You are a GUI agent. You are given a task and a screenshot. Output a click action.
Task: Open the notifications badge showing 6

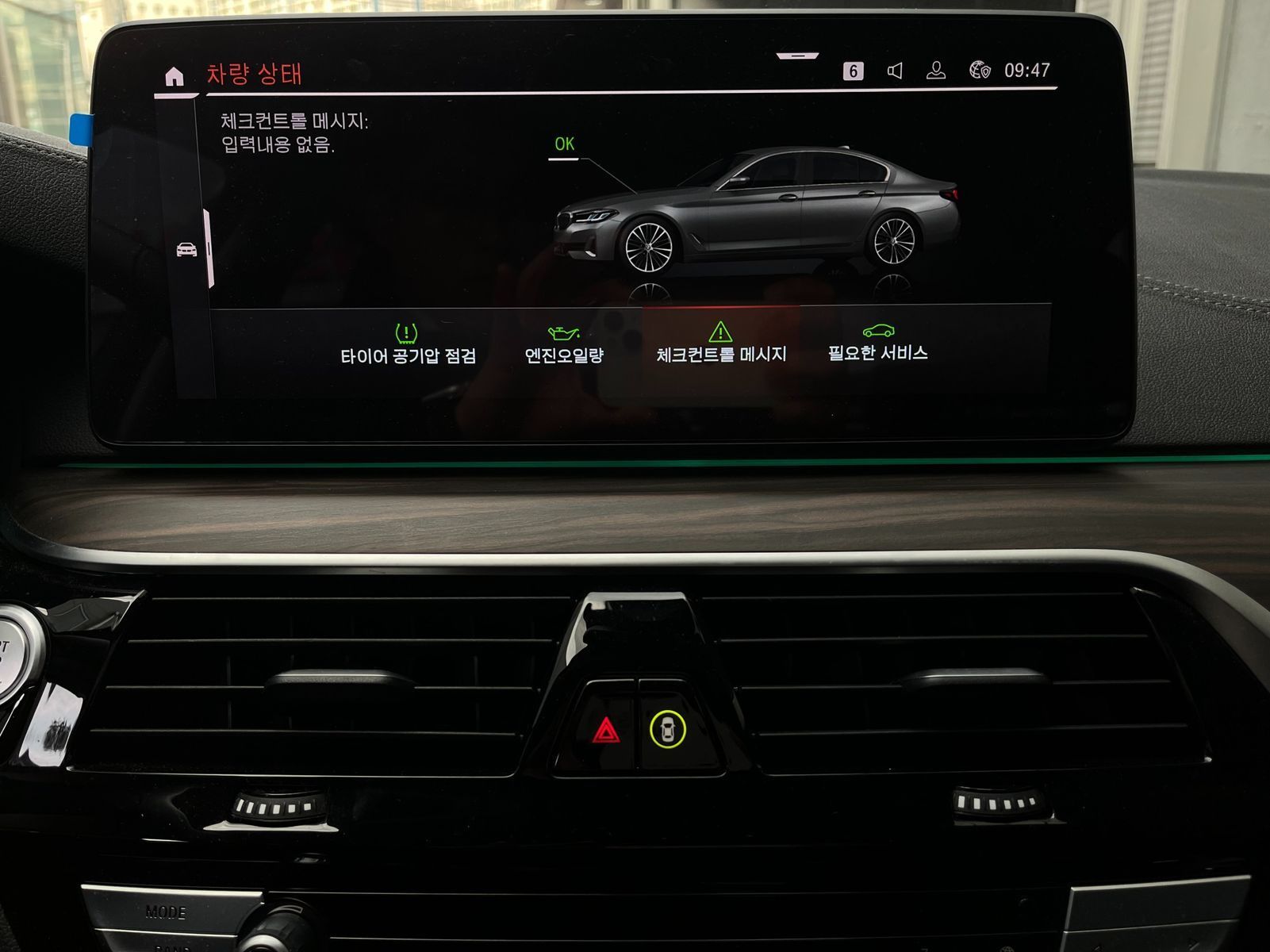coord(853,71)
